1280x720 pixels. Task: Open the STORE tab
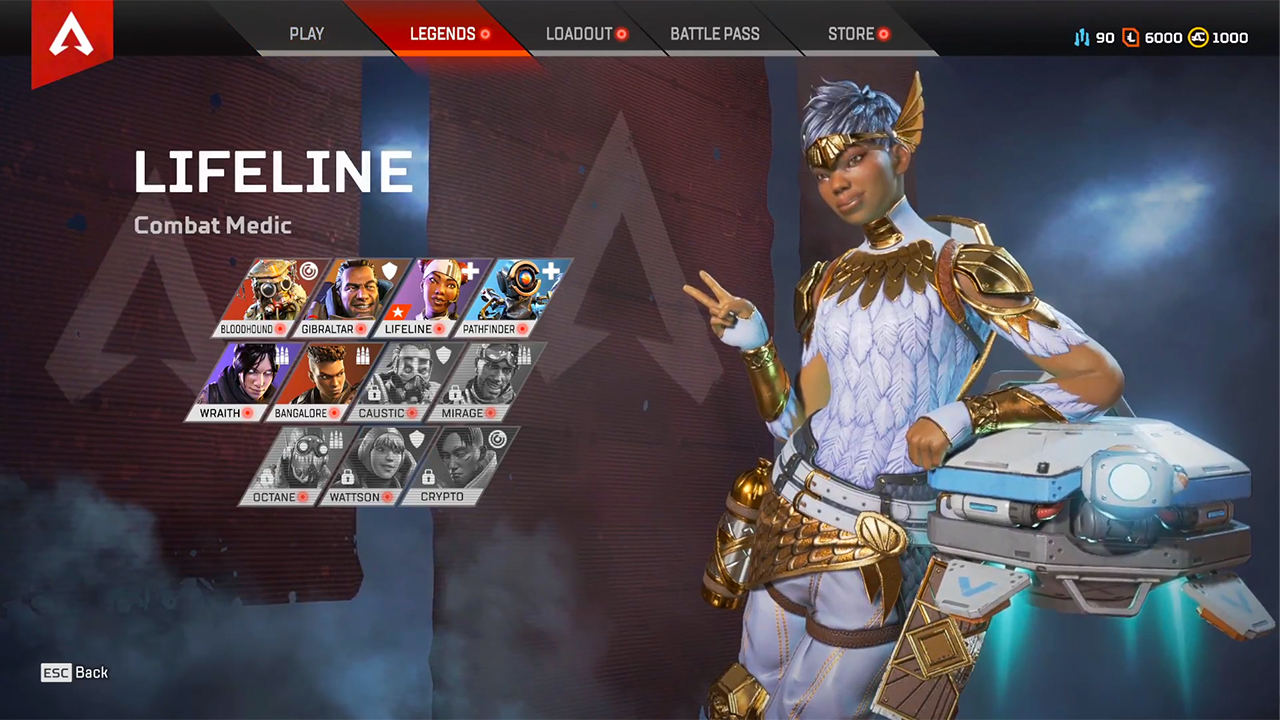(851, 33)
